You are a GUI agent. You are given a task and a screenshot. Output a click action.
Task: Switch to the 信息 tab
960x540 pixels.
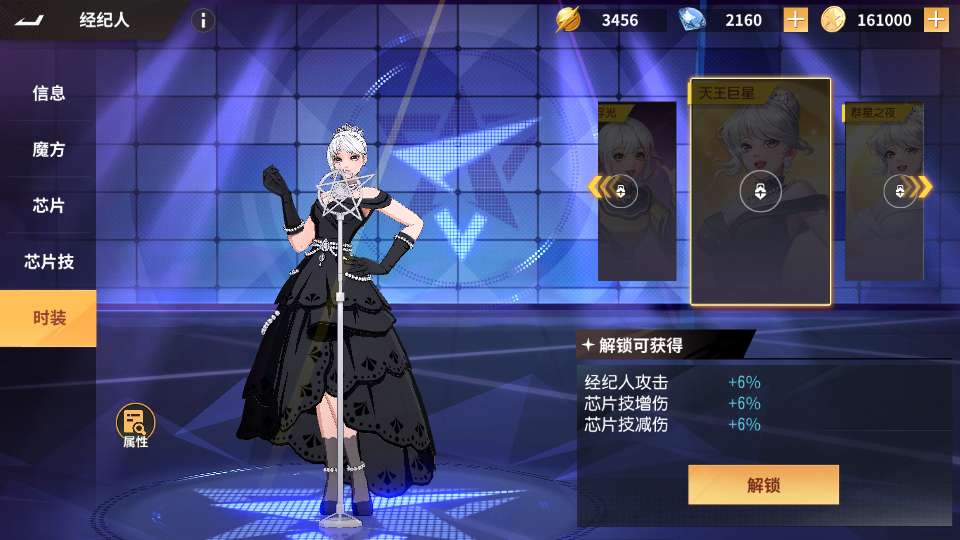pos(48,93)
